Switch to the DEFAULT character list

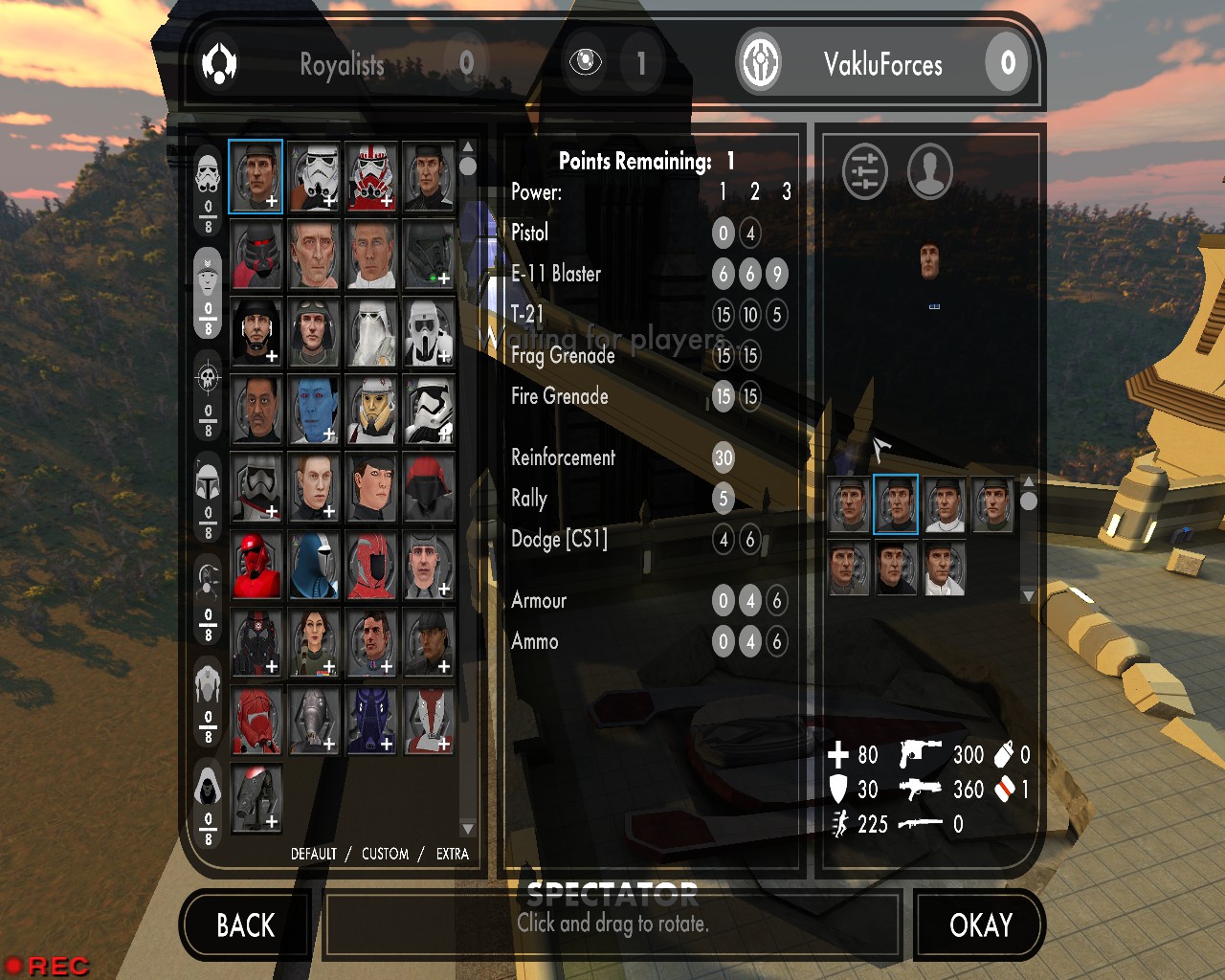click(314, 854)
